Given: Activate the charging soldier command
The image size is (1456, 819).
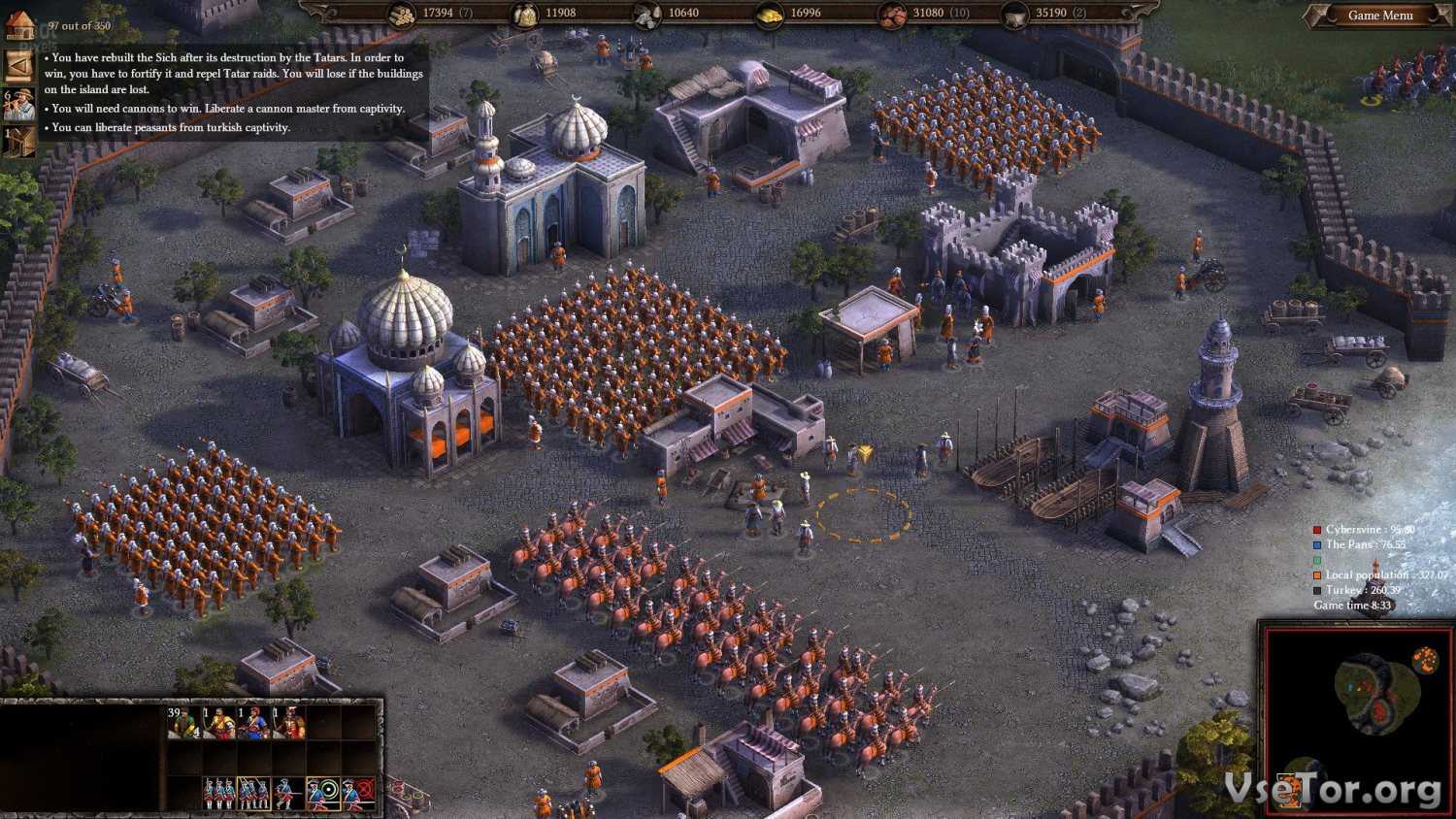Looking at the screenshot, I should [x=288, y=794].
